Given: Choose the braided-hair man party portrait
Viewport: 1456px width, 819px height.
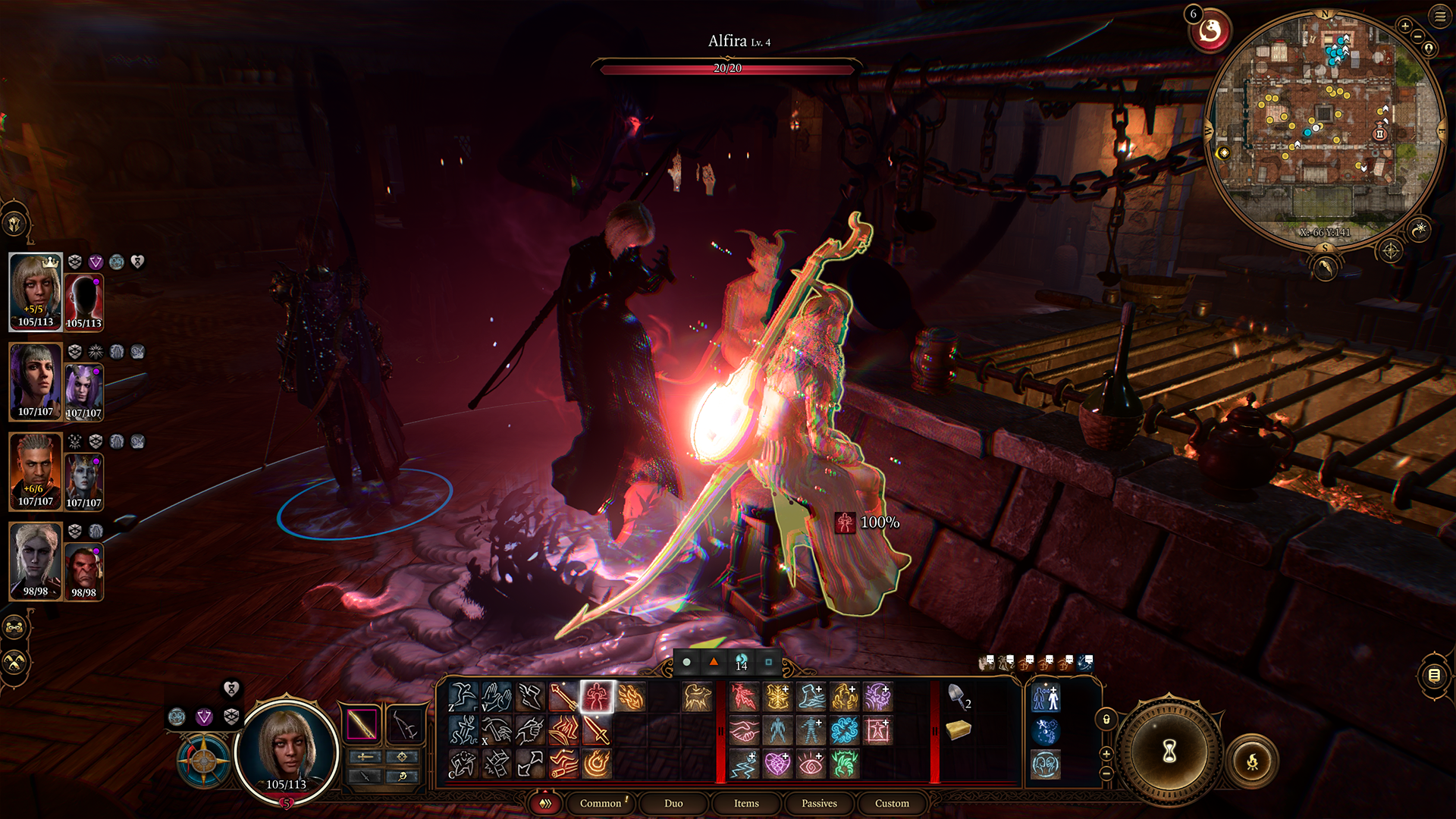Looking at the screenshot, I should tap(35, 471).
